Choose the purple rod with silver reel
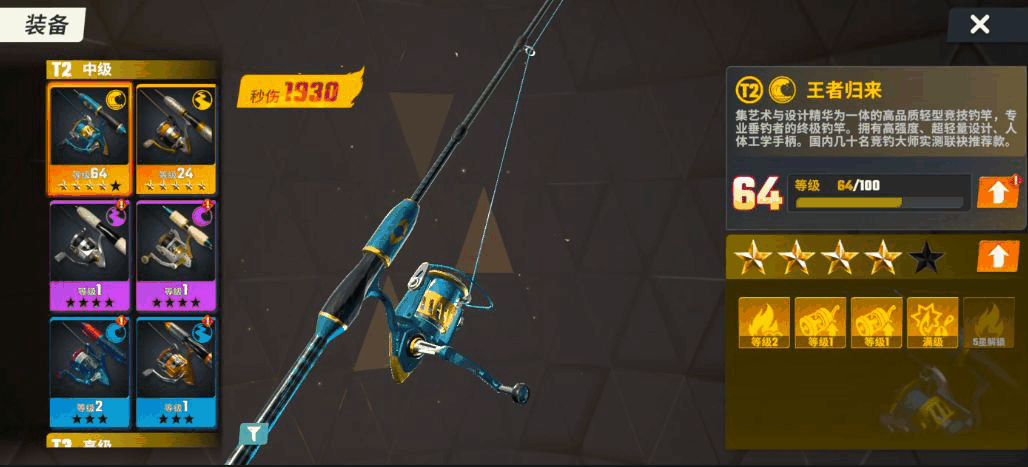Image resolution: width=1028 pixels, height=467 pixels. (89, 254)
